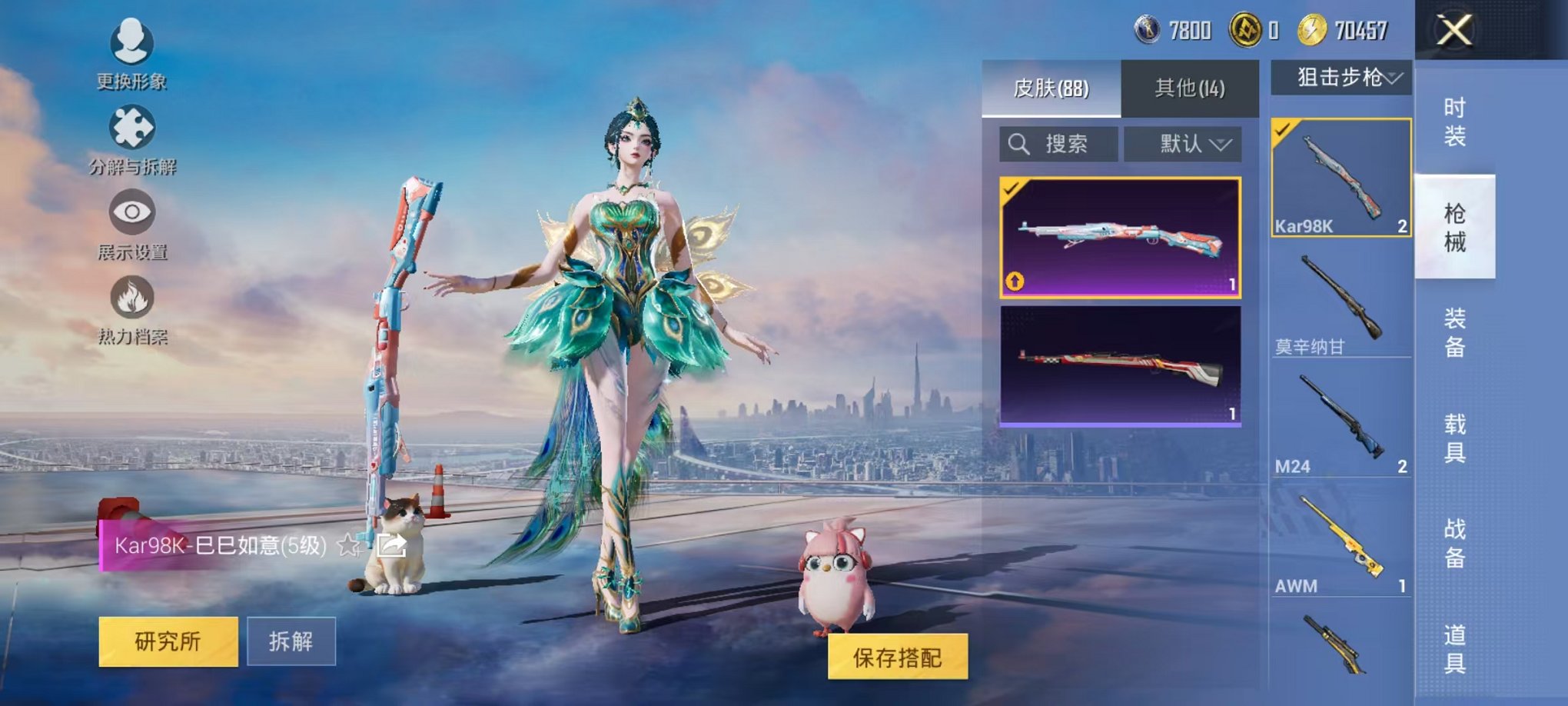Expand the 狙击步枪 weapon category dropdown
The height and width of the screenshot is (706, 1568).
tap(1347, 77)
